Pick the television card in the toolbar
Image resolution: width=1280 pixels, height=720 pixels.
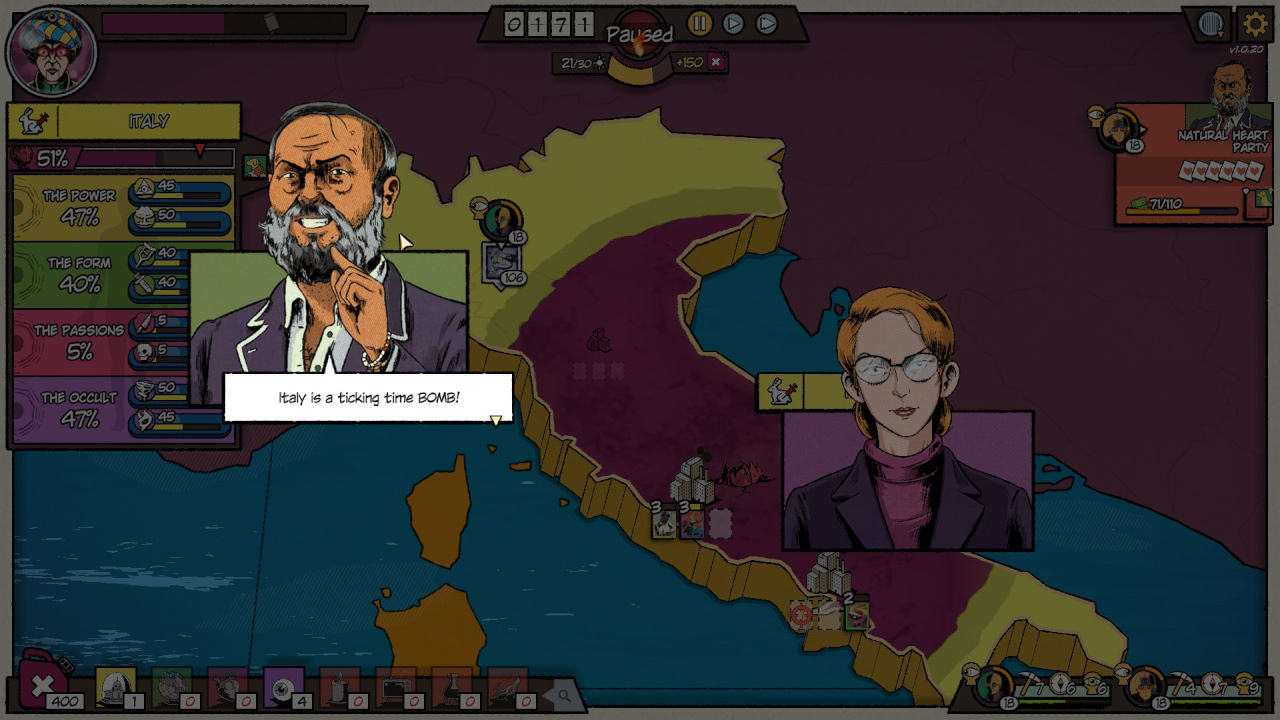coord(395,687)
